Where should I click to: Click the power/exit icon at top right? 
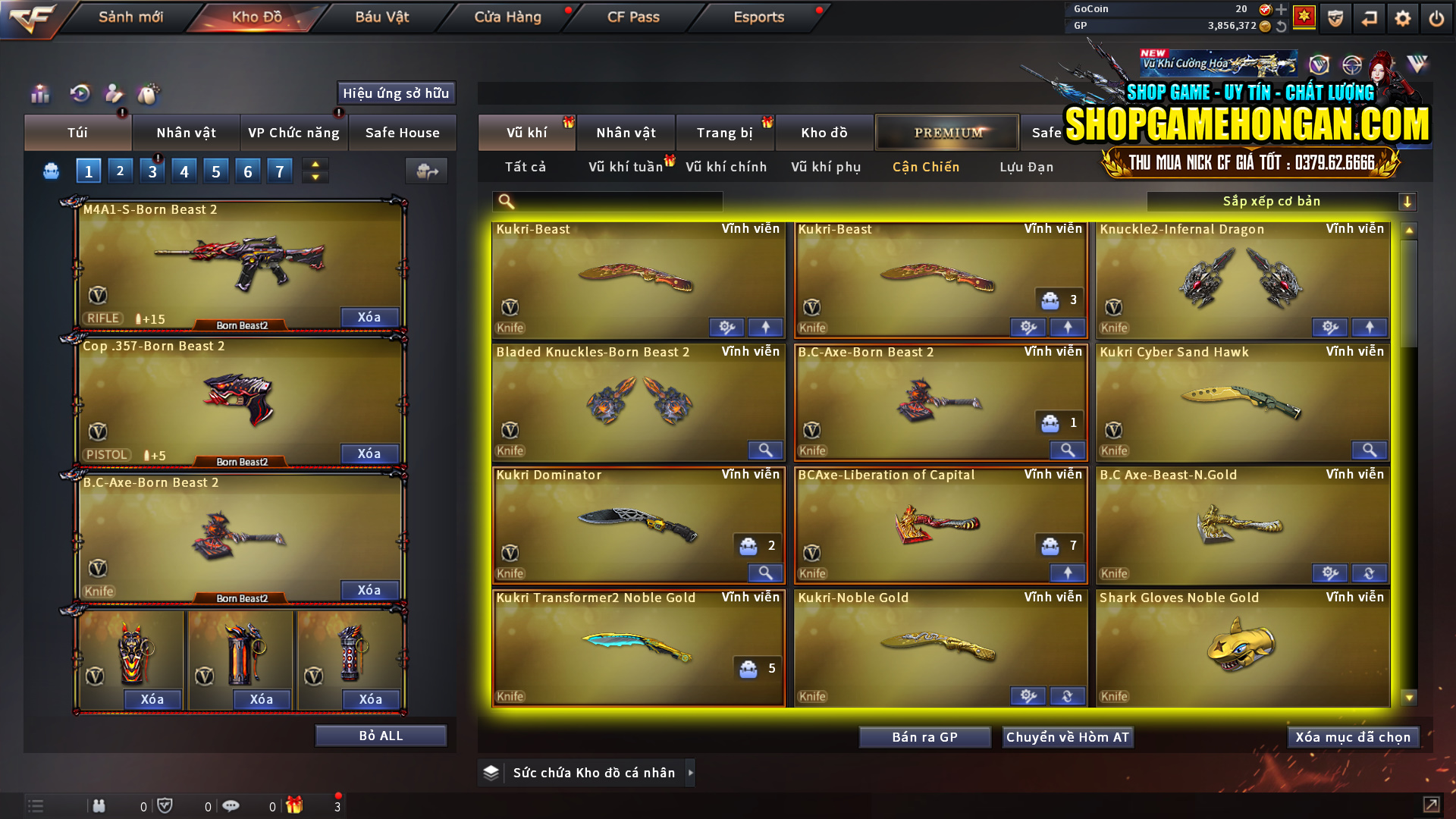[1436, 17]
